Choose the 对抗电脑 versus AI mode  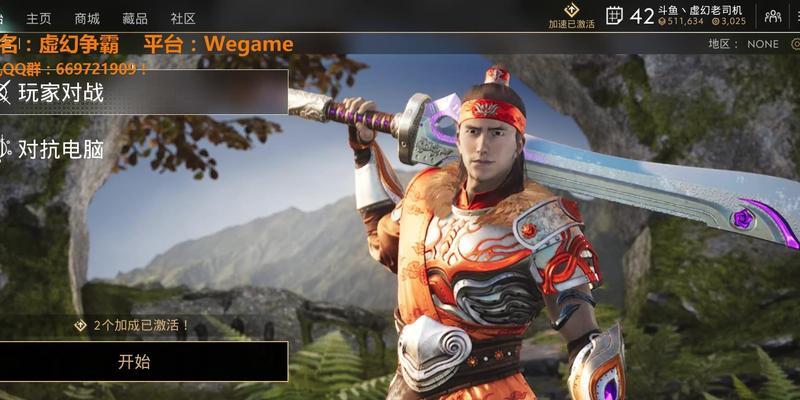click(x=60, y=149)
